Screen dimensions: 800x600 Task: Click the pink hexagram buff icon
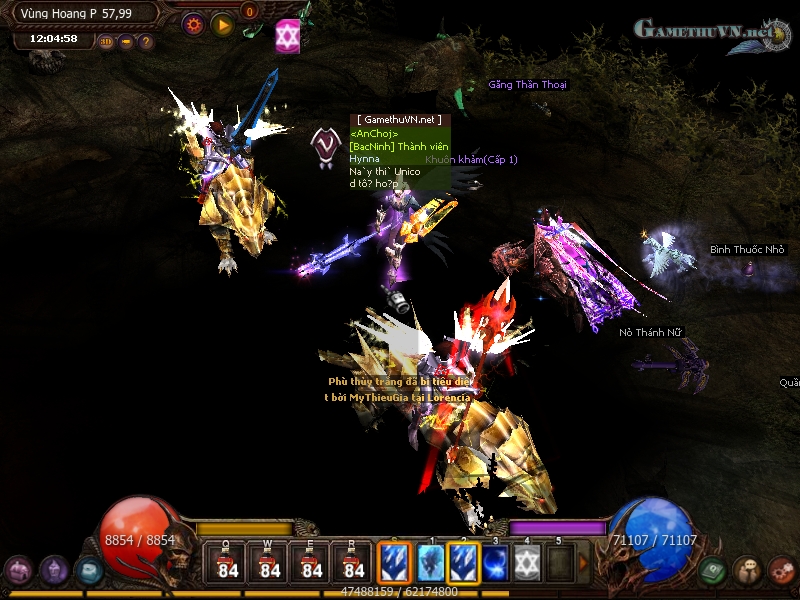[288, 35]
